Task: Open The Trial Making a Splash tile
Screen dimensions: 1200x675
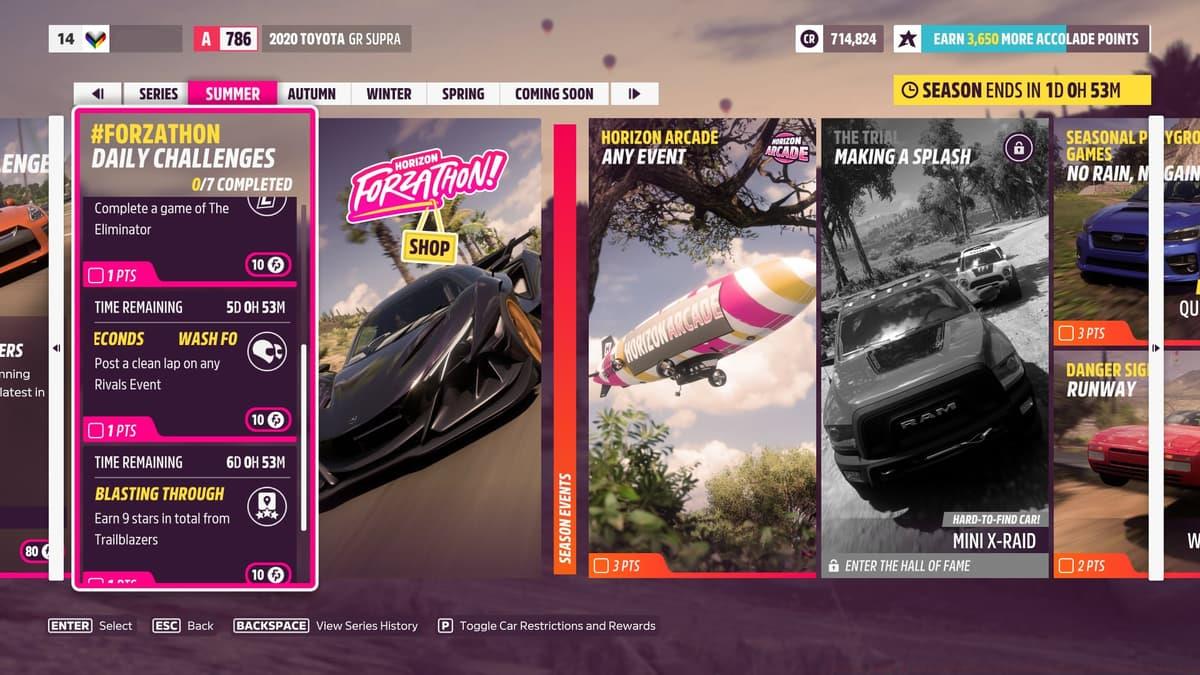Action: pos(935,345)
